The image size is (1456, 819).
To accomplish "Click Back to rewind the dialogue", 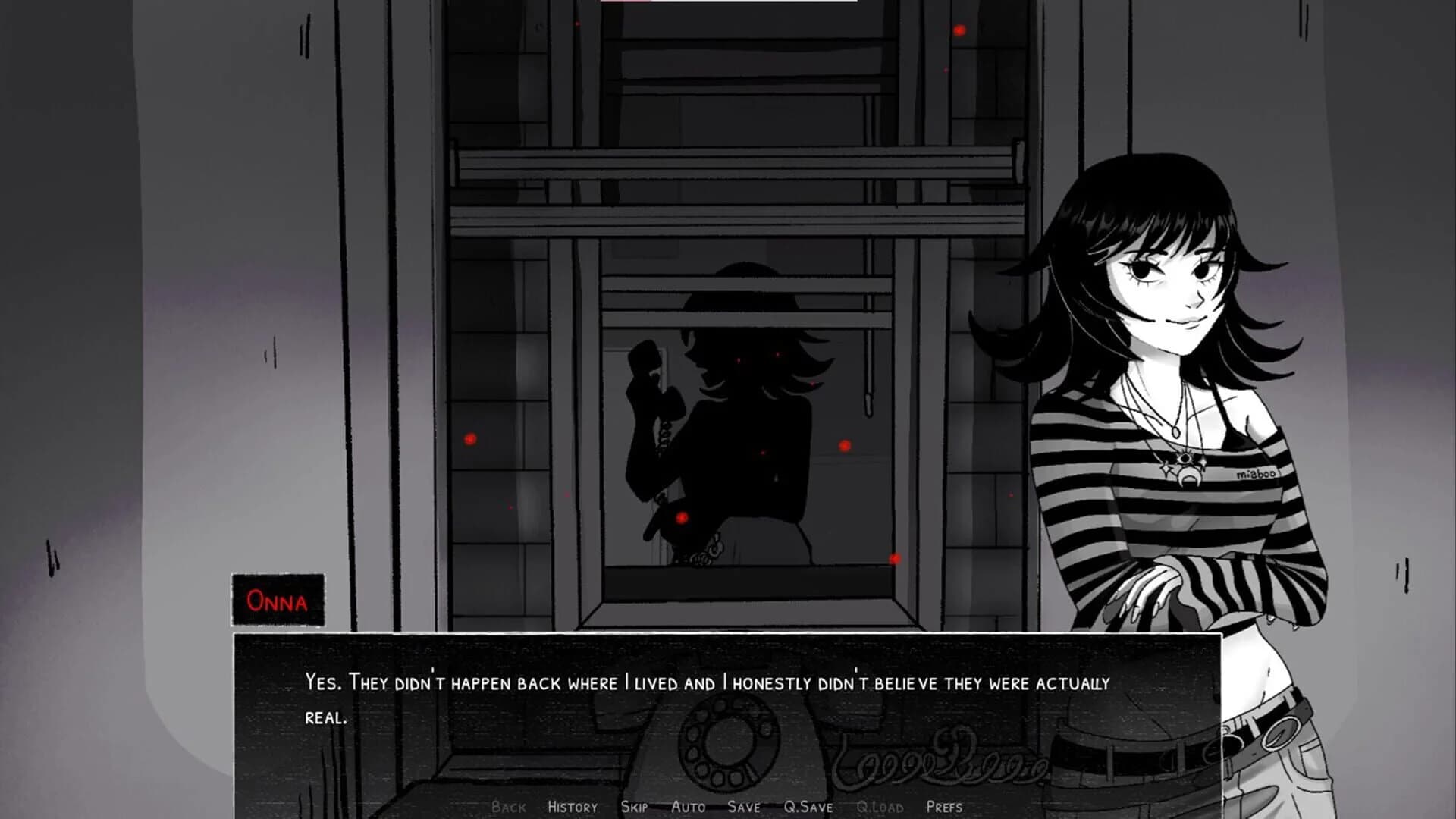I will [510, 808].
